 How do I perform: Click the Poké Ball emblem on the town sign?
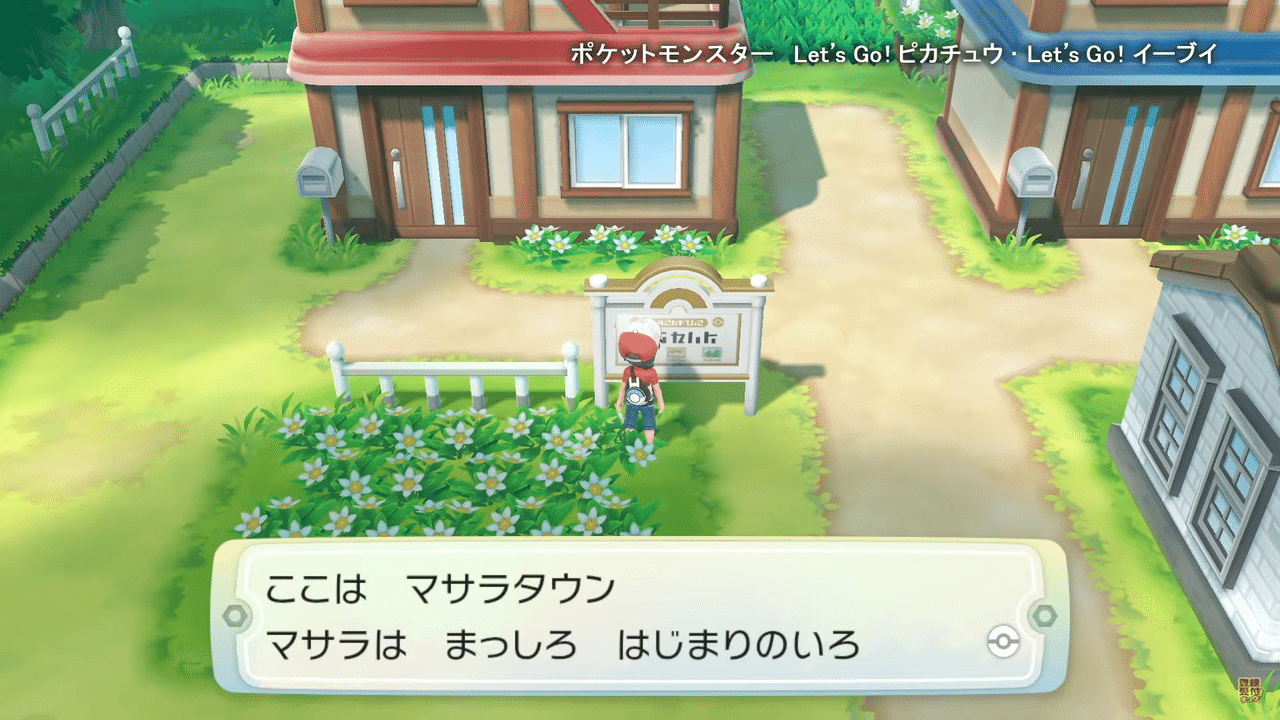717,321
